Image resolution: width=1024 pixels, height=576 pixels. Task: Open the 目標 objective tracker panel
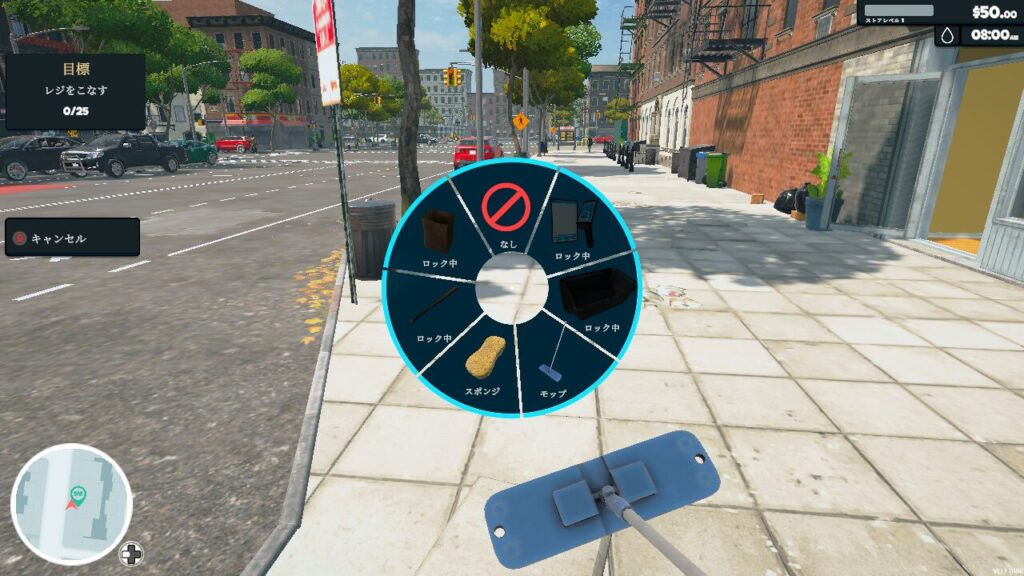75,92
